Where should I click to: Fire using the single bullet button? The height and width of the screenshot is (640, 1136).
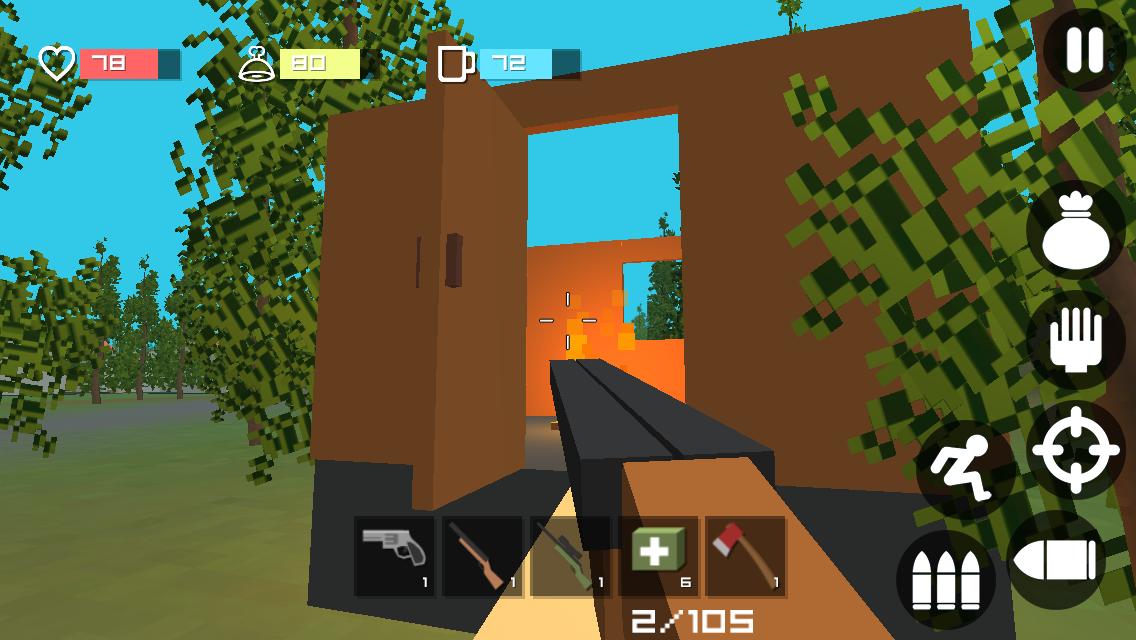(1056, 561)
